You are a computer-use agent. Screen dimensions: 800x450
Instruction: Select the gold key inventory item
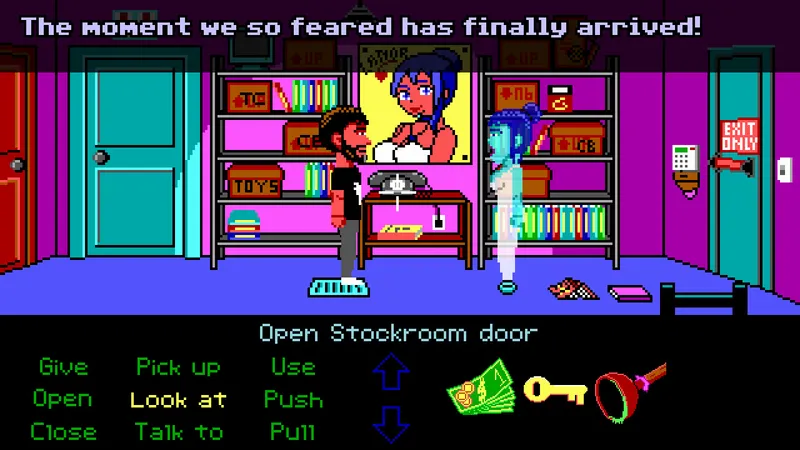(556, 390)
